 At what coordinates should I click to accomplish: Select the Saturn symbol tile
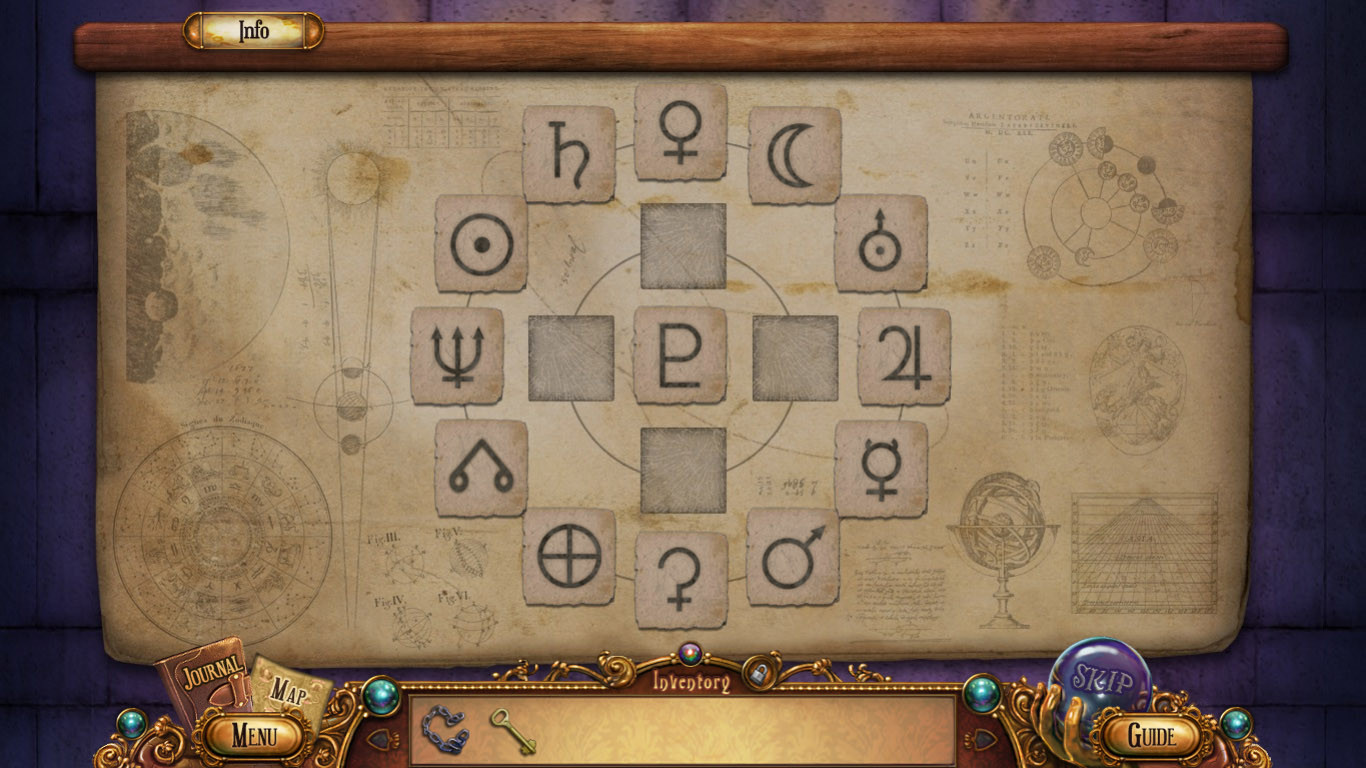click(568, 150)
